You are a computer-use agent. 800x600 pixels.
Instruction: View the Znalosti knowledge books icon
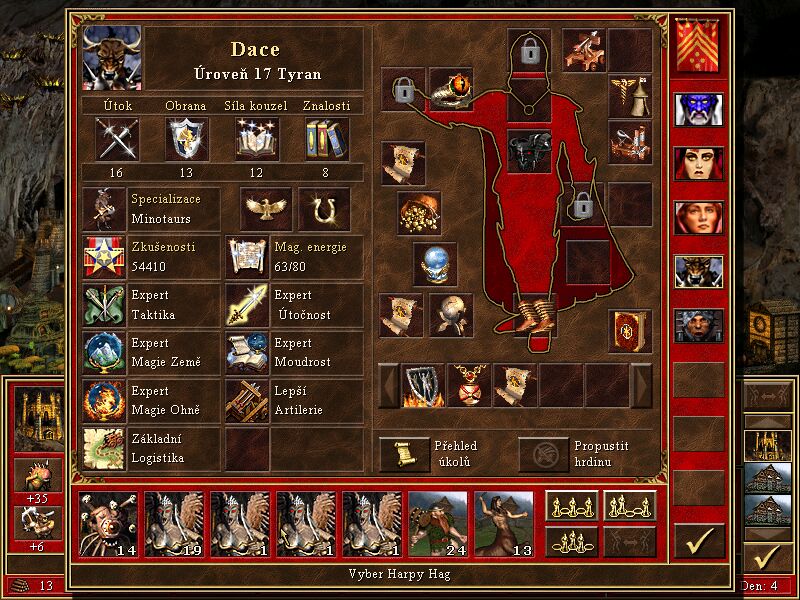pos(326,138)
